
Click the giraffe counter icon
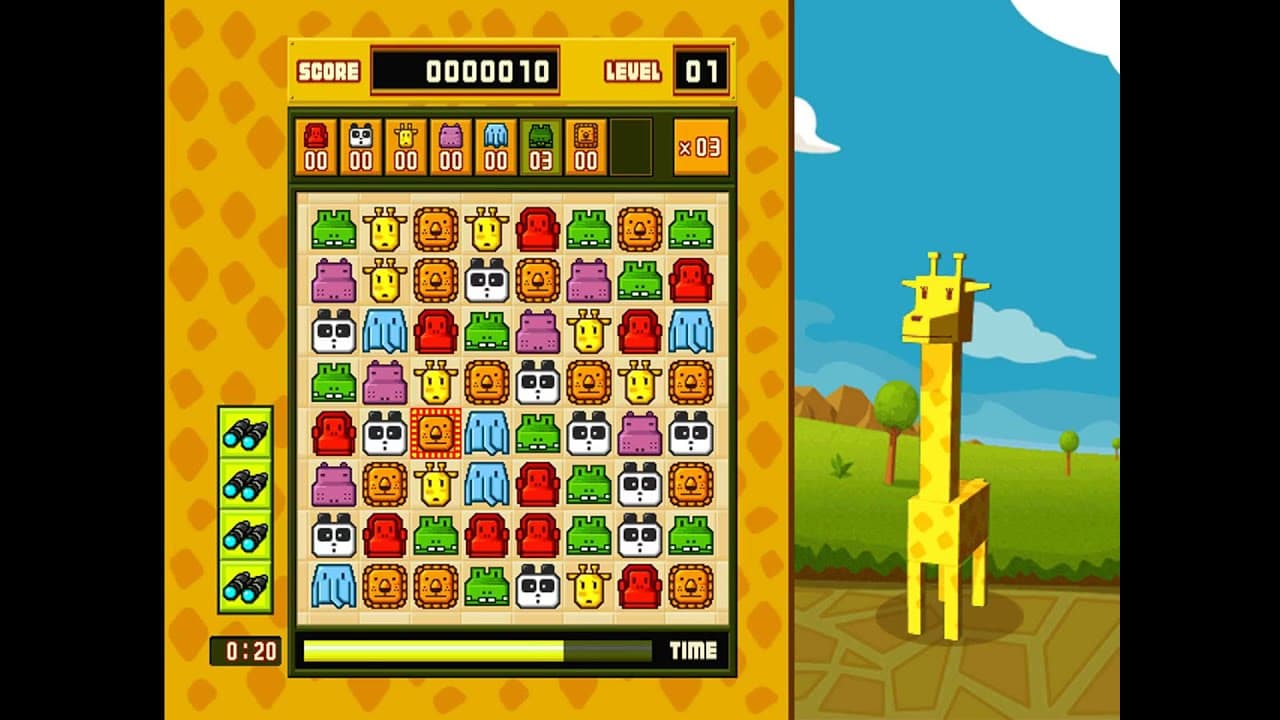[x=406, y=145]
